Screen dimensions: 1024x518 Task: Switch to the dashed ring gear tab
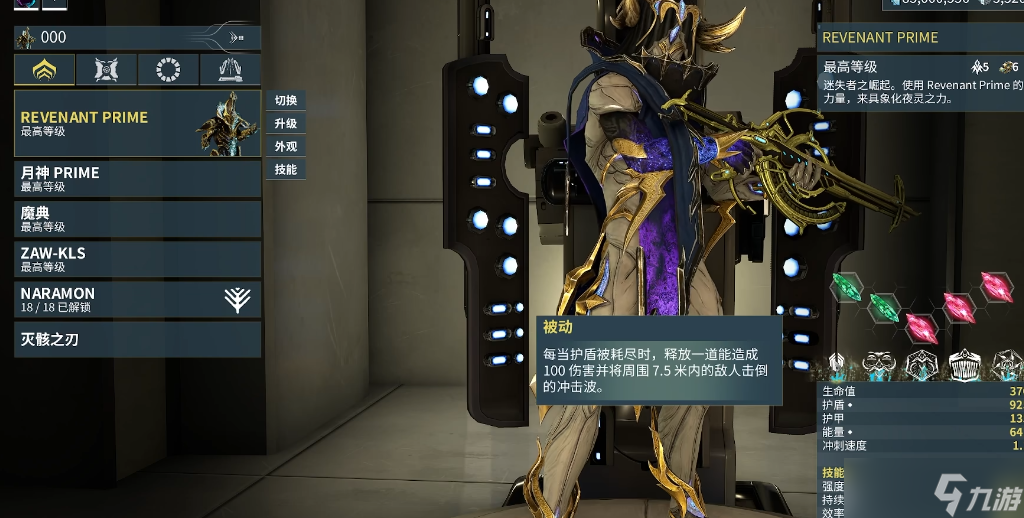coord(168,70)
